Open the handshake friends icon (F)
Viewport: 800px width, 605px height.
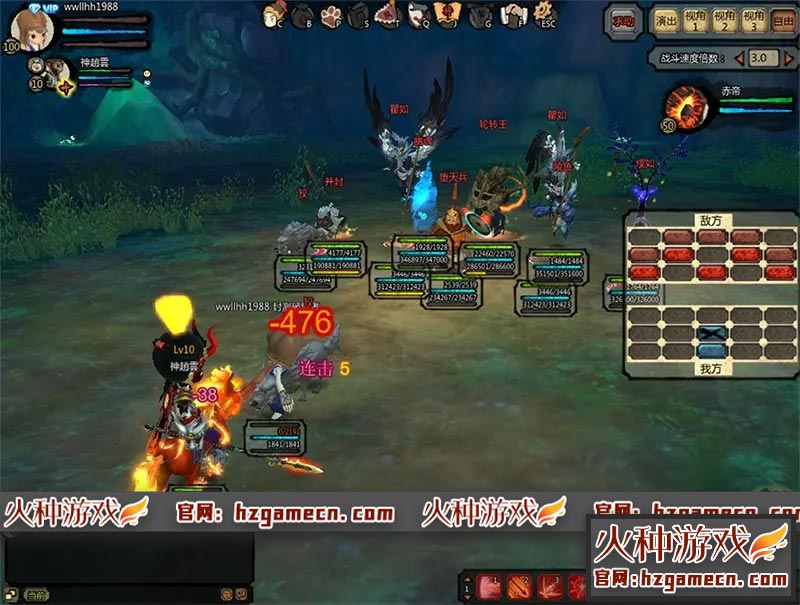513,16
